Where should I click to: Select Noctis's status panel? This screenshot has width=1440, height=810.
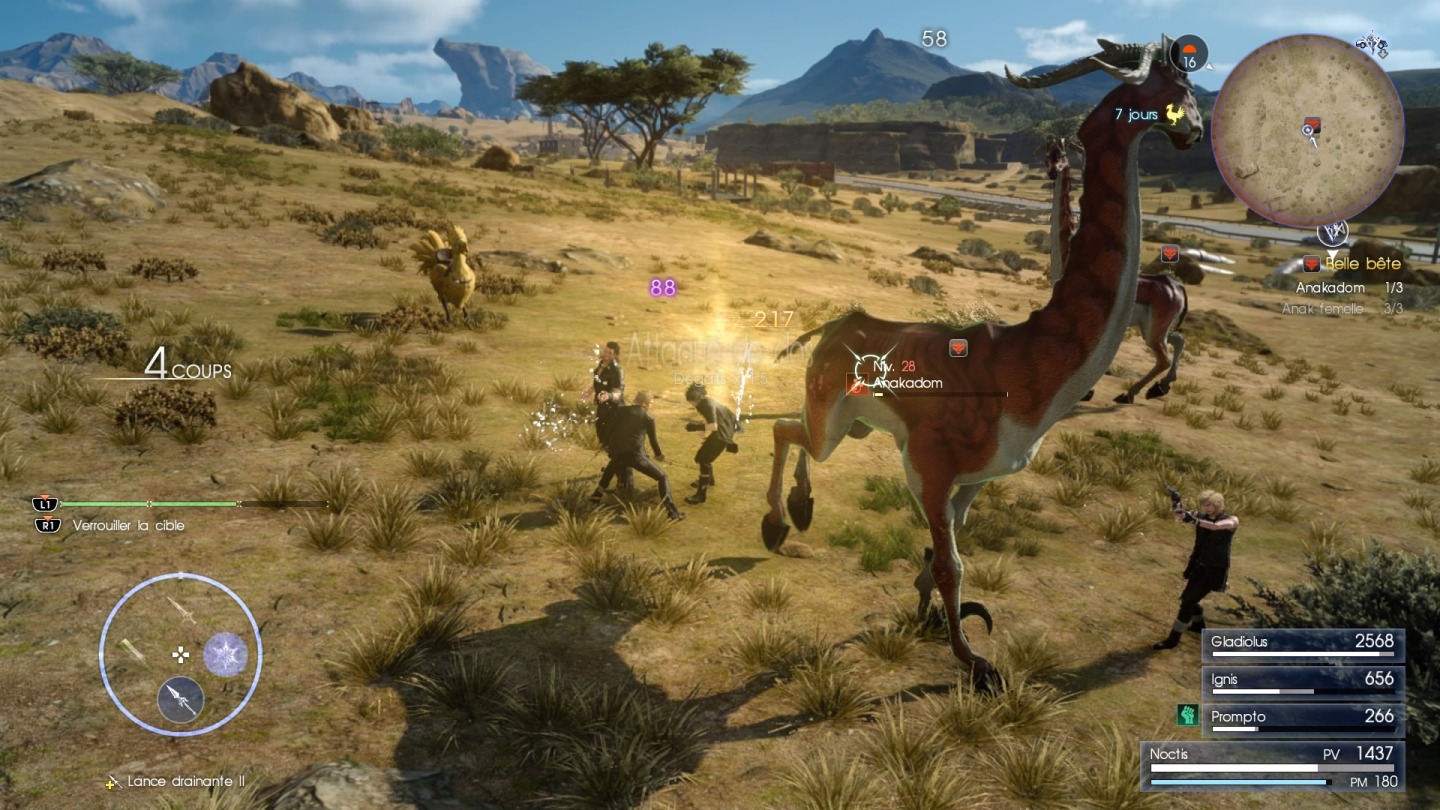pos(1273,764)
